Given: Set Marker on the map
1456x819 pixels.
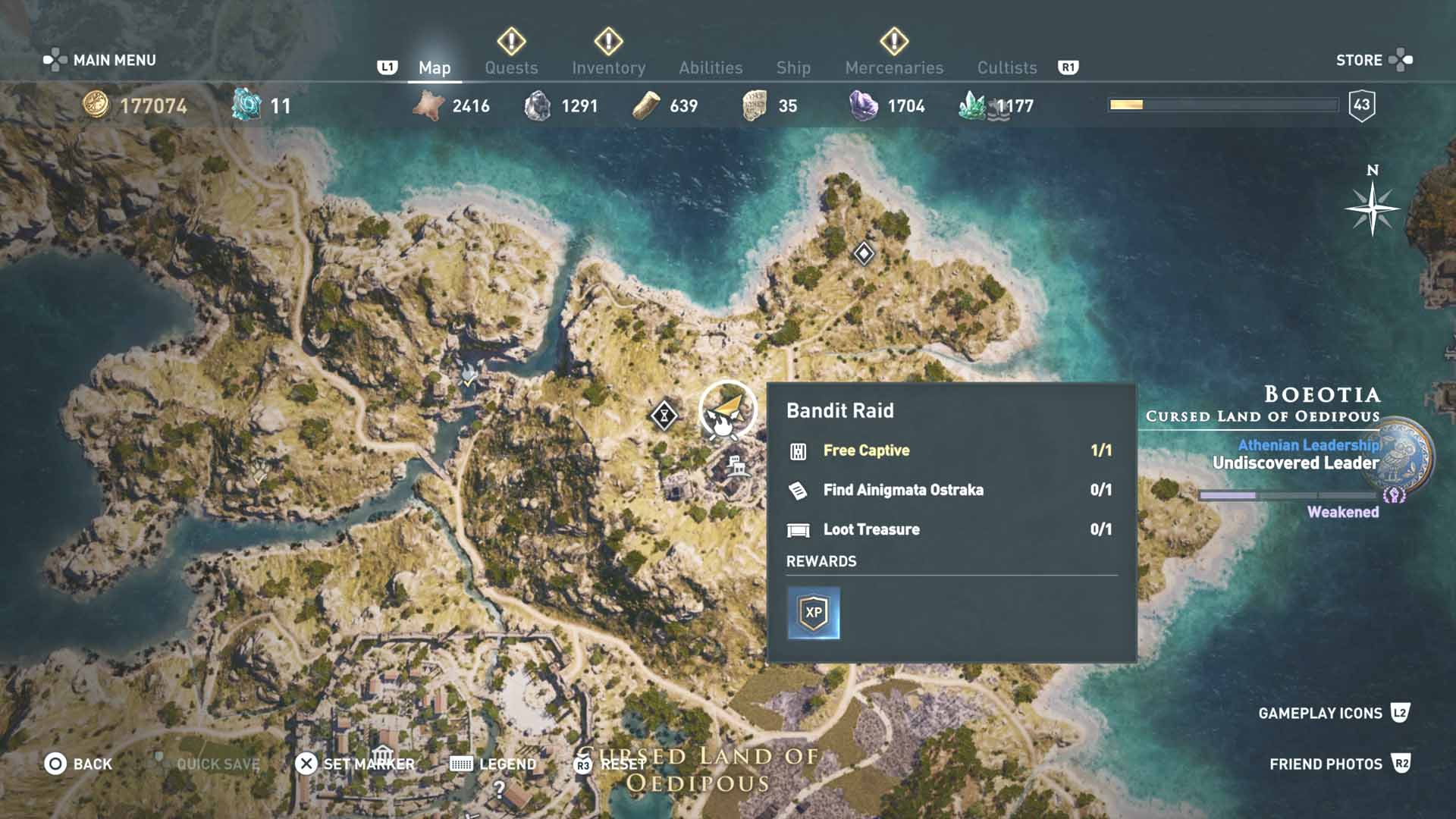Looking at the screenshot, I should coord(355,764).
